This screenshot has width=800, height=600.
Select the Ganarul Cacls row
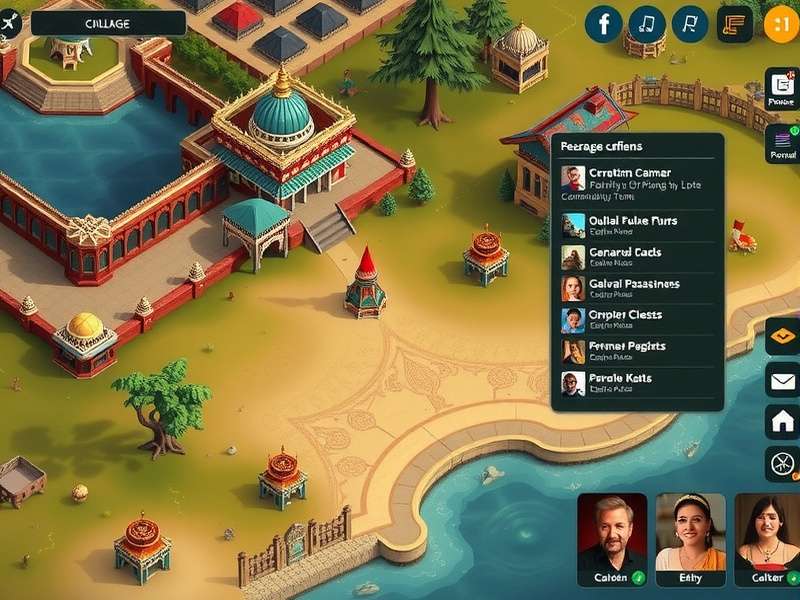[x=636, y=257]
